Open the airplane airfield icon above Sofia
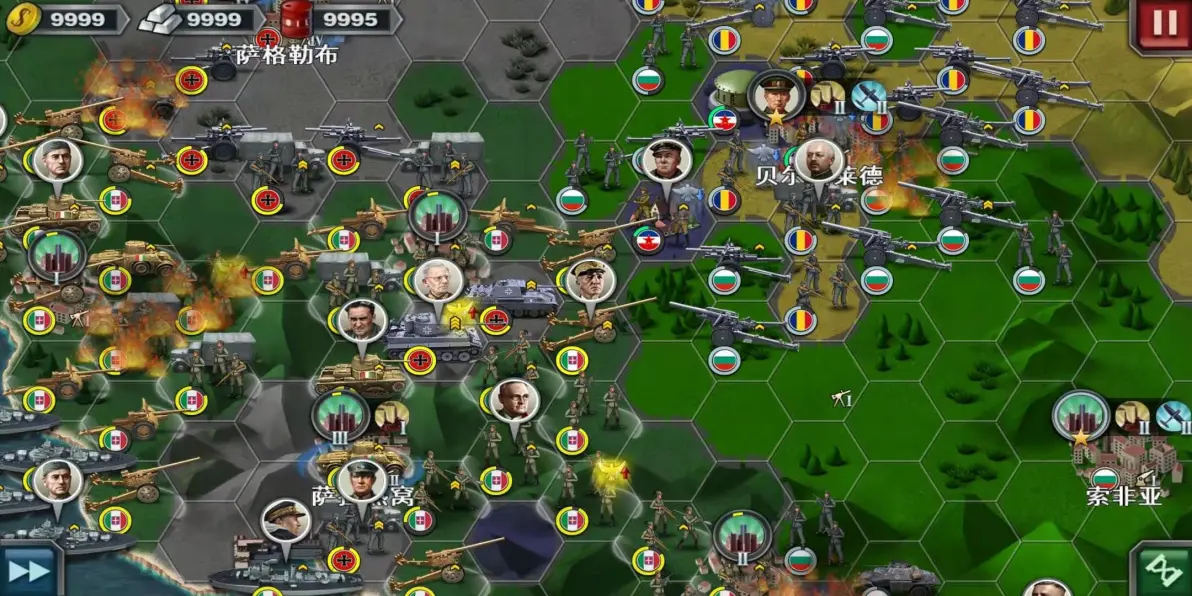The image size is (1192, 596). pos(1173,415)
